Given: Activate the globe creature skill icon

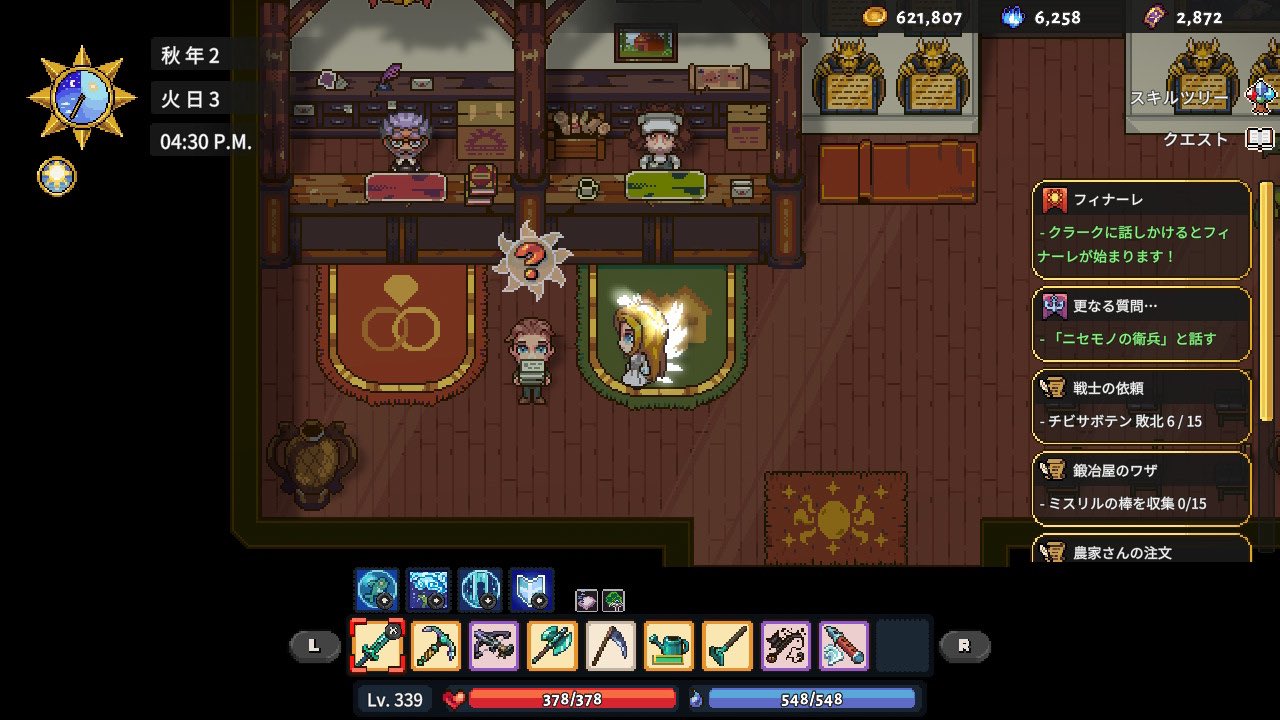Looking at the screenshot, I should point(376,590).
